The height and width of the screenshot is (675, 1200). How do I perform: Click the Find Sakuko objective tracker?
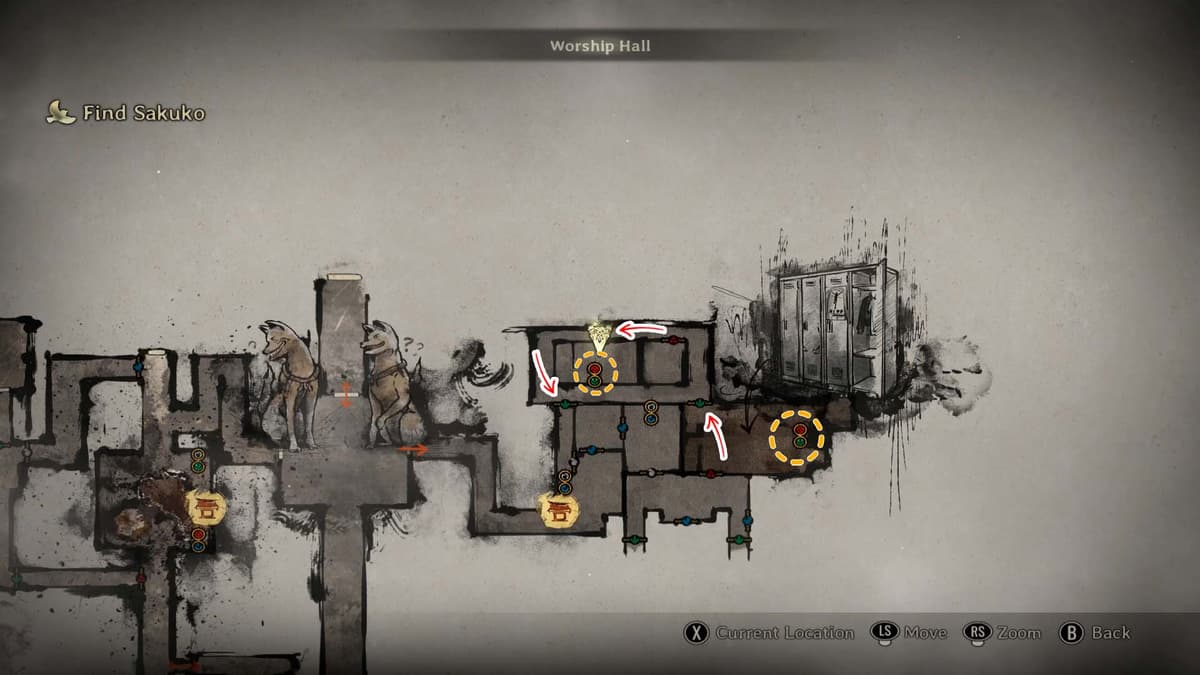coord(126,113)
